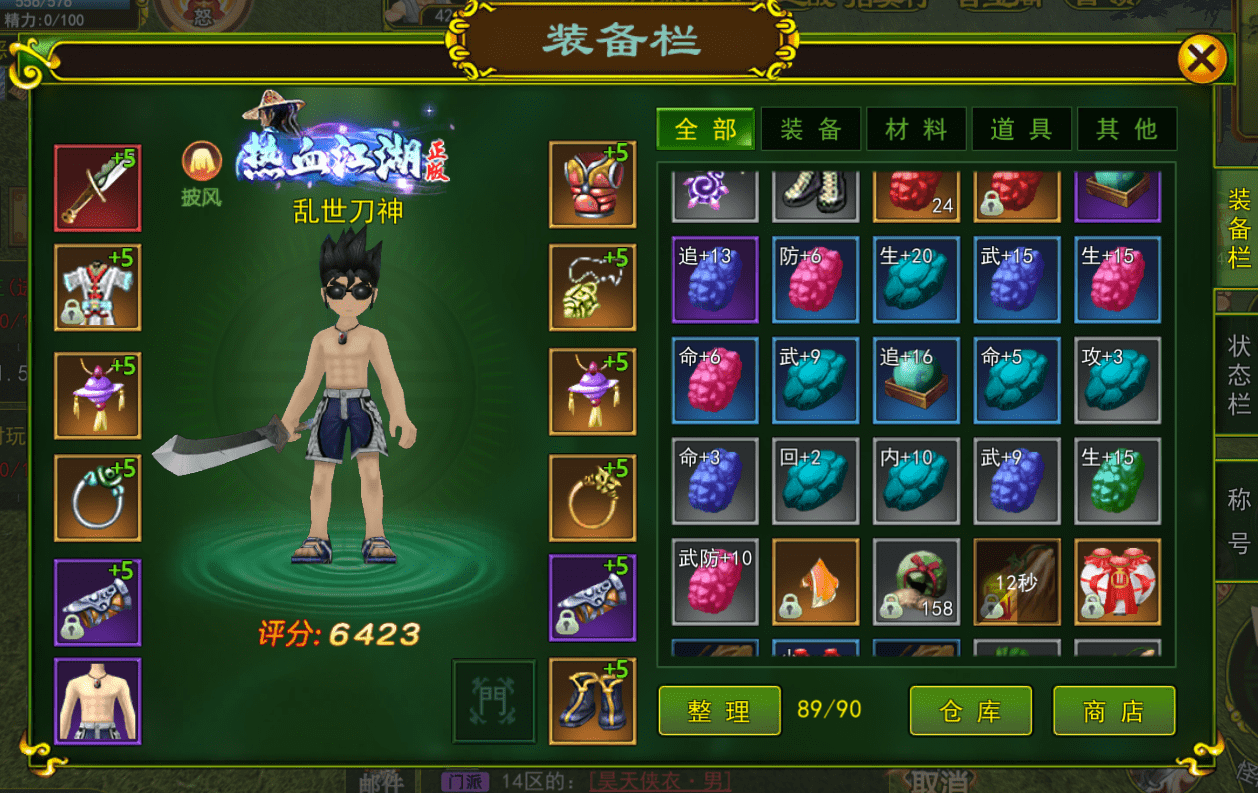Select the 追+13 blue stone

(715, 279)
